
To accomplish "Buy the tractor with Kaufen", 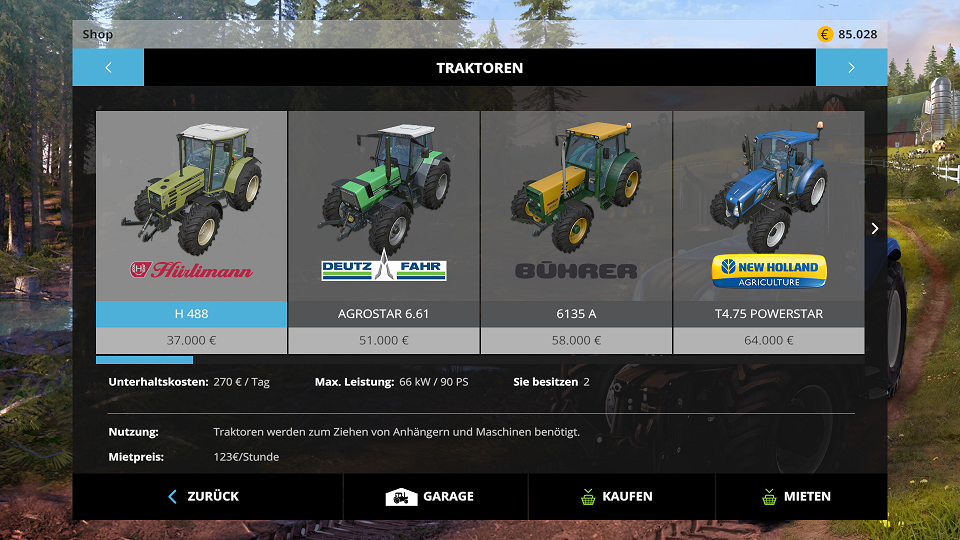I will [617, 496].
